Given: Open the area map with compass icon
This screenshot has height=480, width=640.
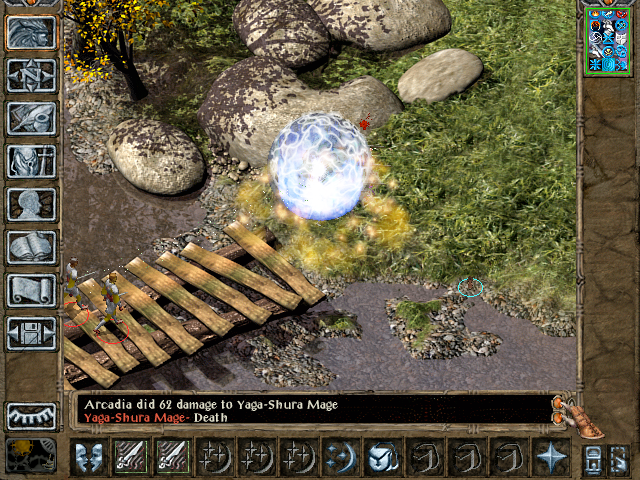Looking at the screenshot, I should [31, 75].
